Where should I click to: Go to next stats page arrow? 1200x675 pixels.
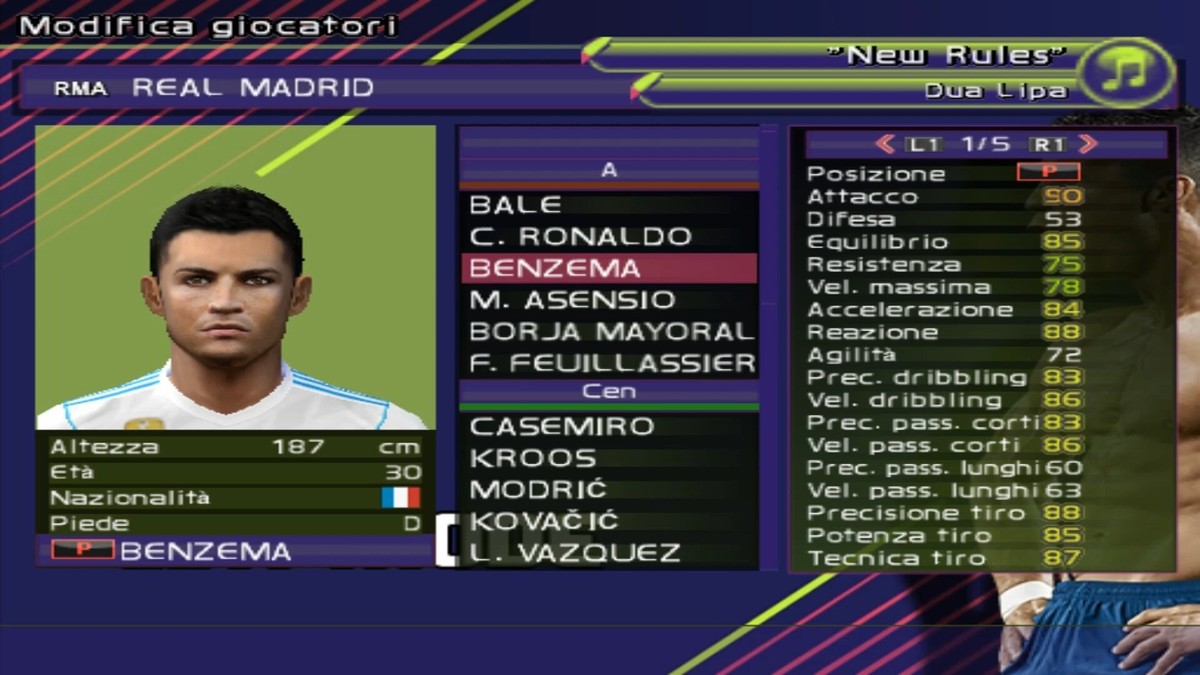pos(1089,144)
